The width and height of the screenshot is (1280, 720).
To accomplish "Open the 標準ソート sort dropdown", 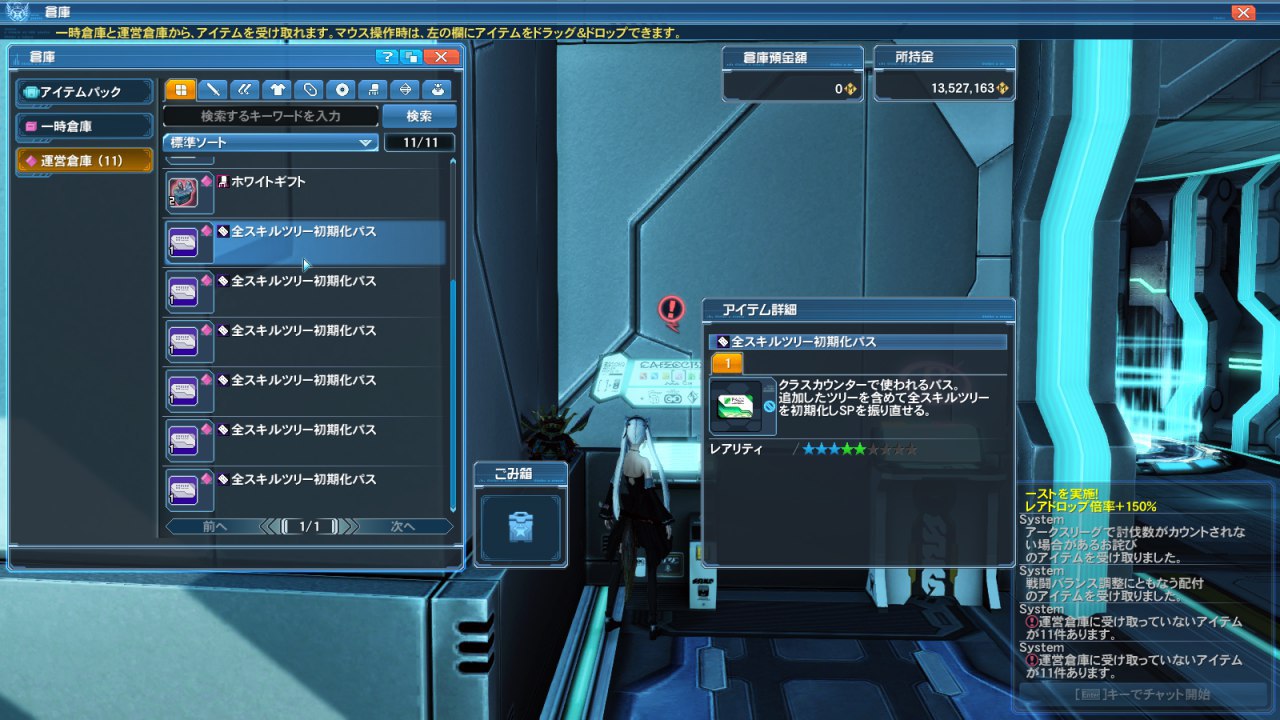I will pyautogui.click(x=270, y=143).
